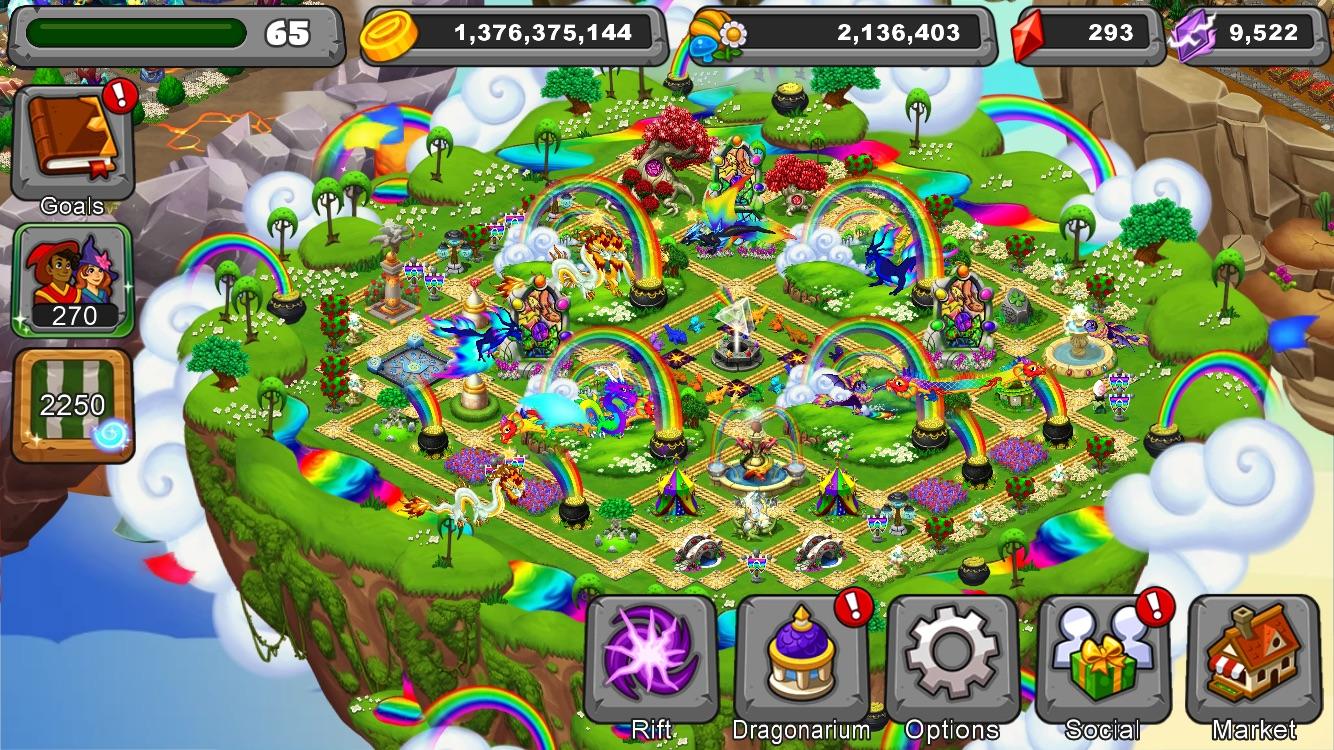Tap the purple etherium counter showing 9,522
This screenshot has width=1334, height=750.
(1270, 31)
